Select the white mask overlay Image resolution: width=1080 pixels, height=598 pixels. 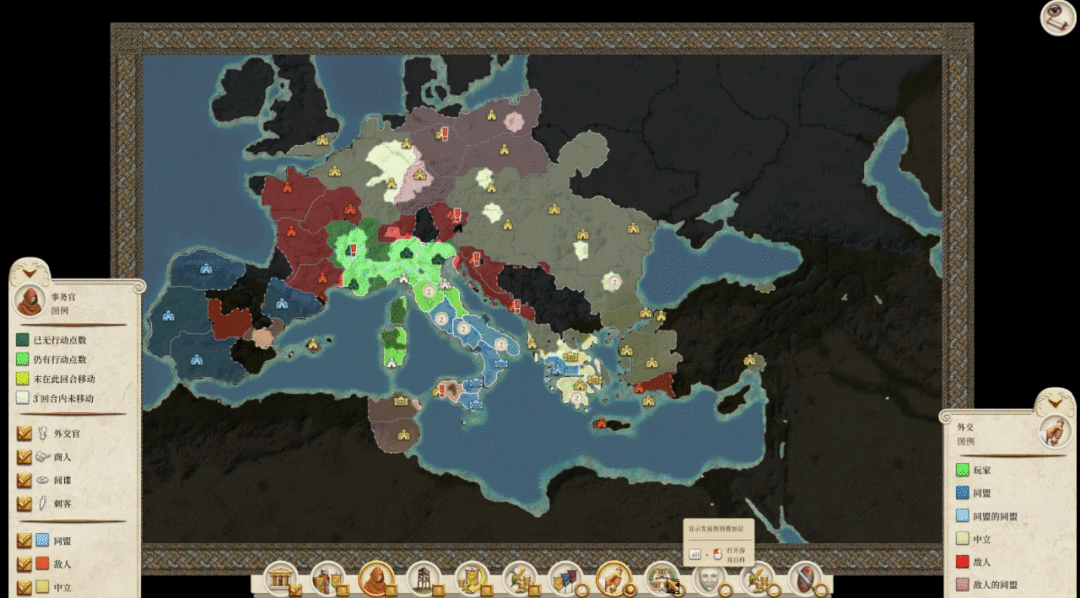click(x=709, y=577)
